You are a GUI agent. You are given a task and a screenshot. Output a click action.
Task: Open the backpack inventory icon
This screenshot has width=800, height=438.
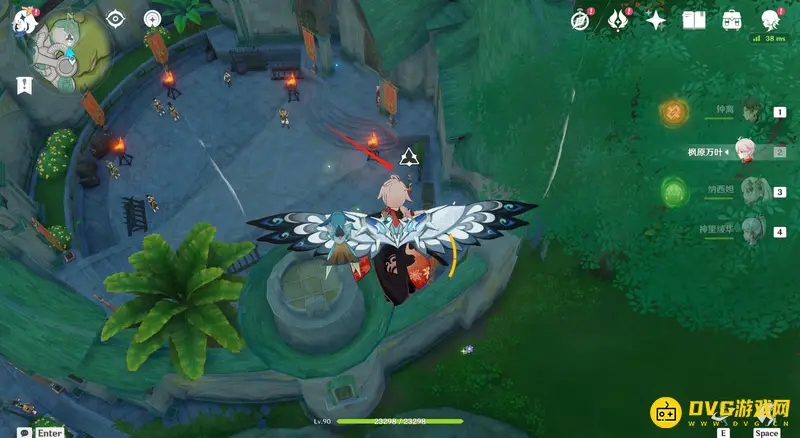point(732,19)
